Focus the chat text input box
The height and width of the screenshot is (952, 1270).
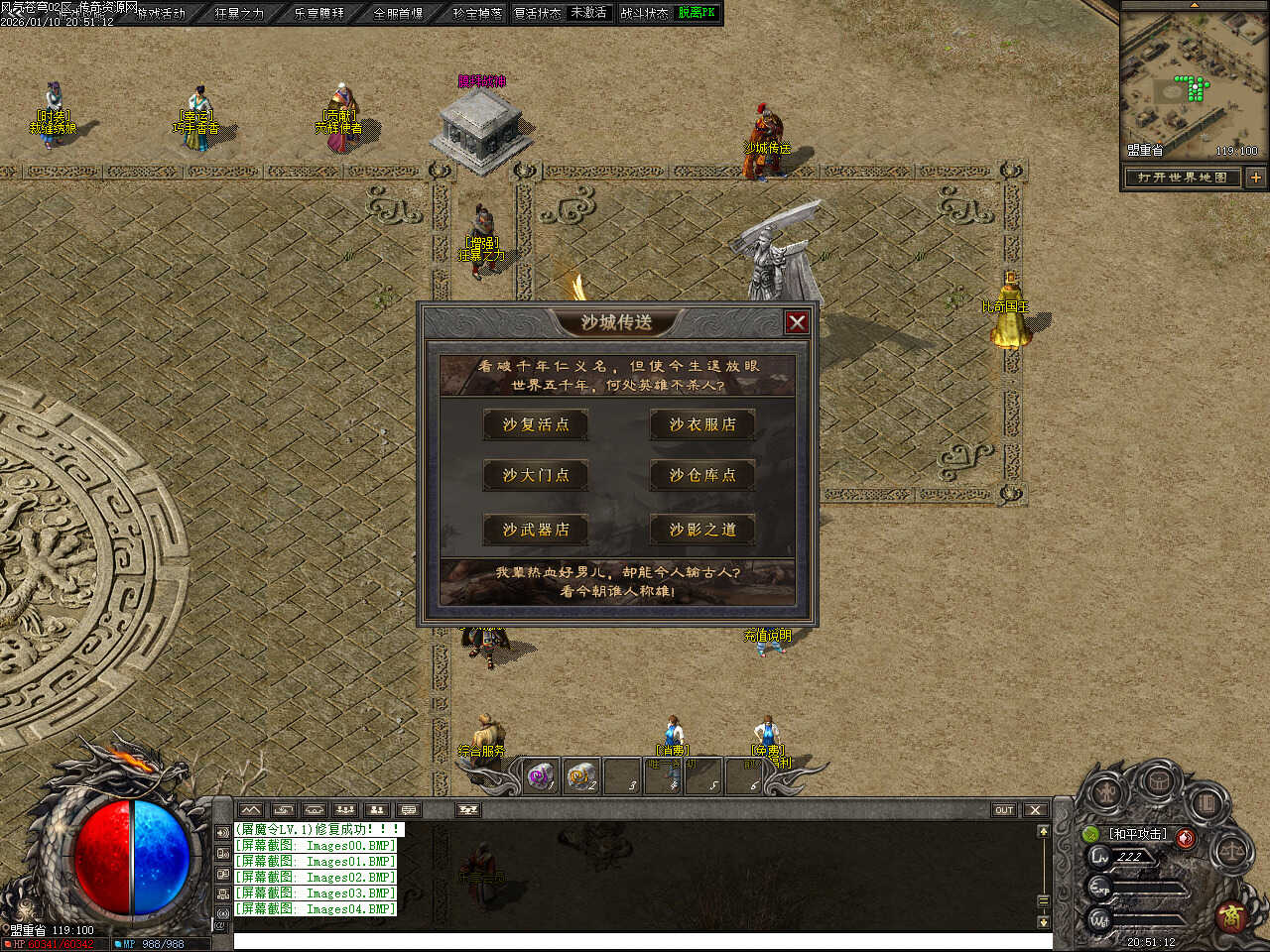tap(635, 941)
